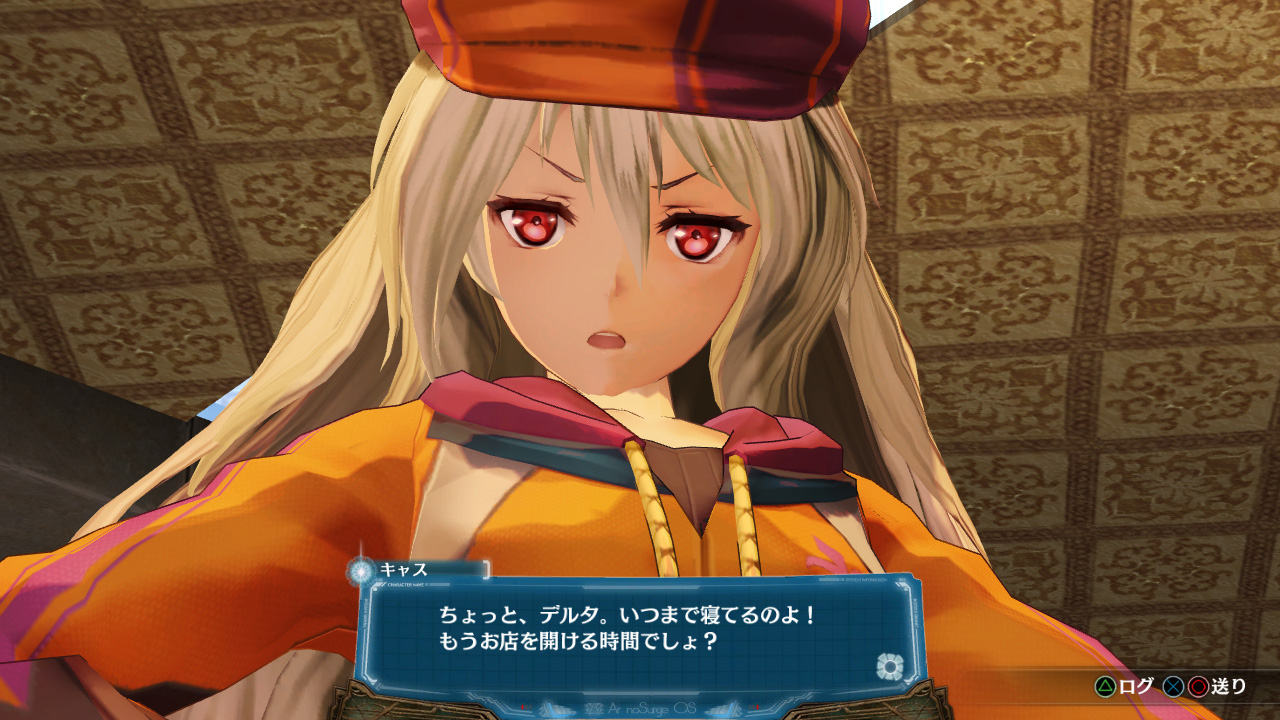
Task: Click the gear-shaped advance indicator in the dialogue box
Action: pos(890,666)
